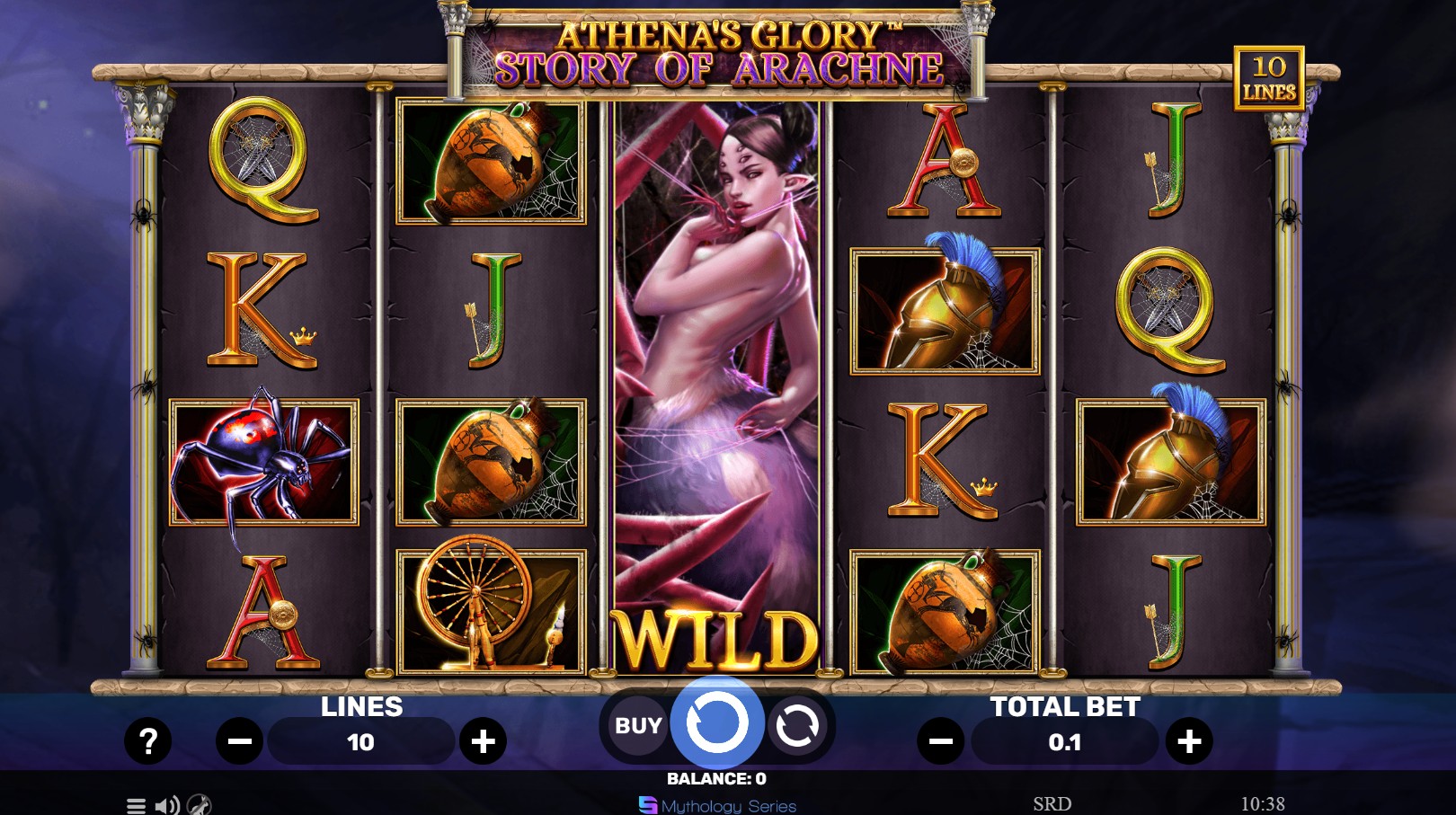Click the 10 Lines indicator top right
This screenshot has height=815, width=1456.
pos(1271,80)
